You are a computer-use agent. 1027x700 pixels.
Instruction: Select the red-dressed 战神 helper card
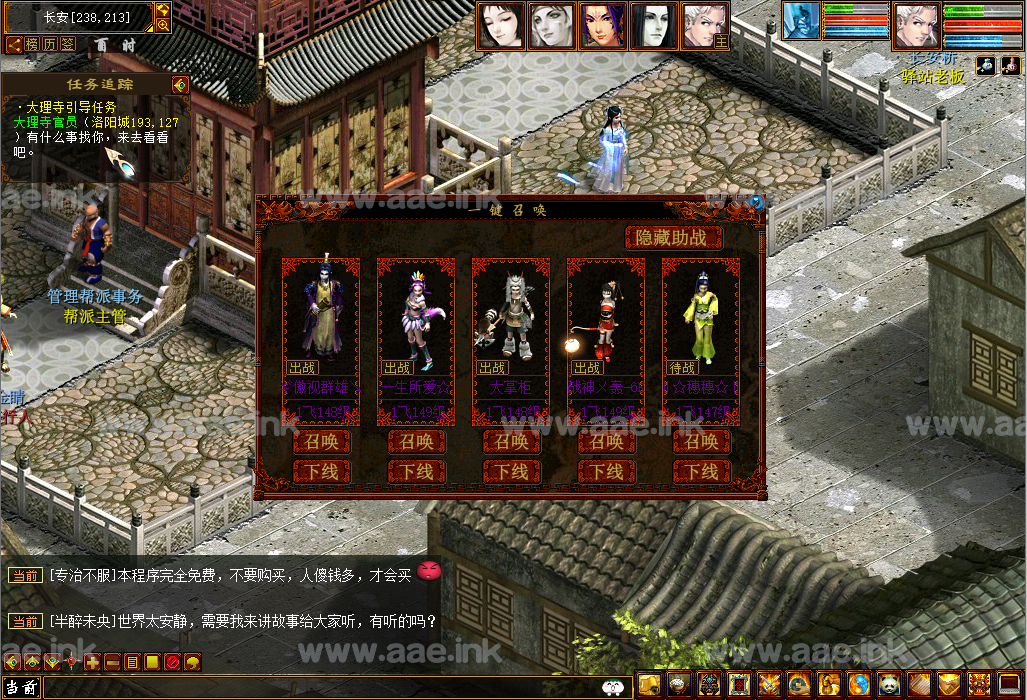tap(606, 320)
